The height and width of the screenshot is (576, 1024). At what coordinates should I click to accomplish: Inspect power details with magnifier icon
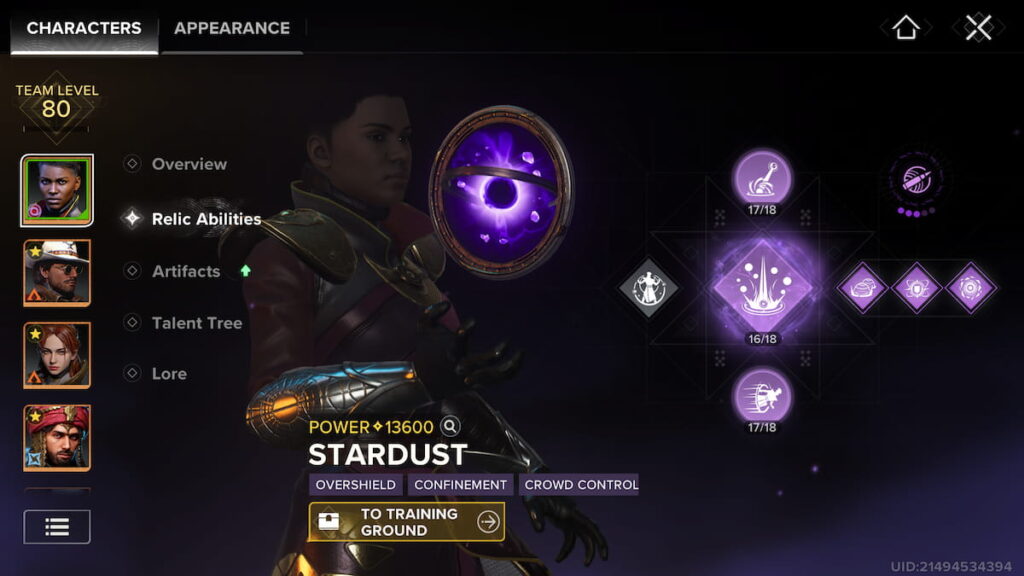(450, 427)
